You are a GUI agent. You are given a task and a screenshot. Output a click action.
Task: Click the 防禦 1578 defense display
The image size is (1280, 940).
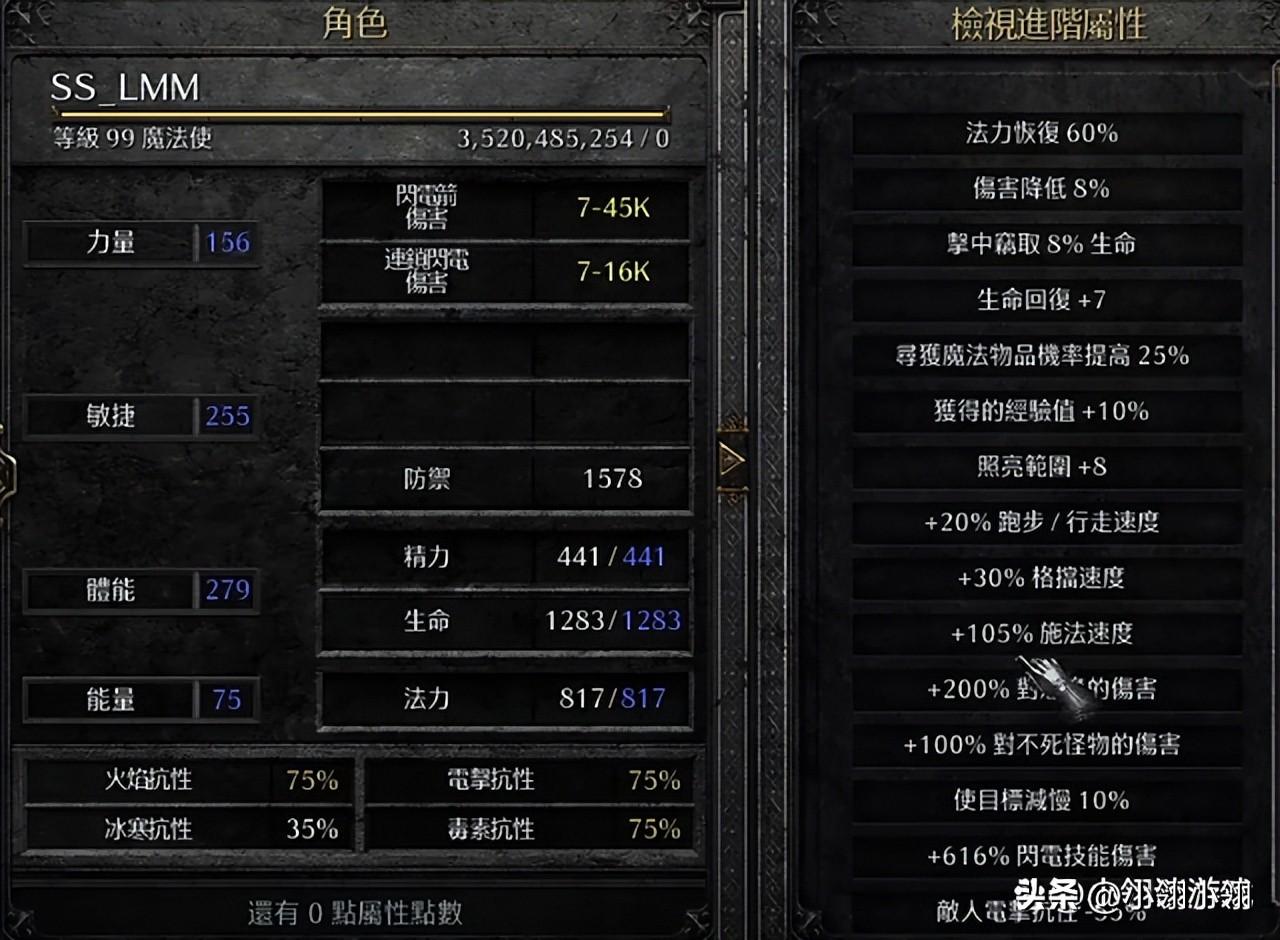tap(505, 479)
